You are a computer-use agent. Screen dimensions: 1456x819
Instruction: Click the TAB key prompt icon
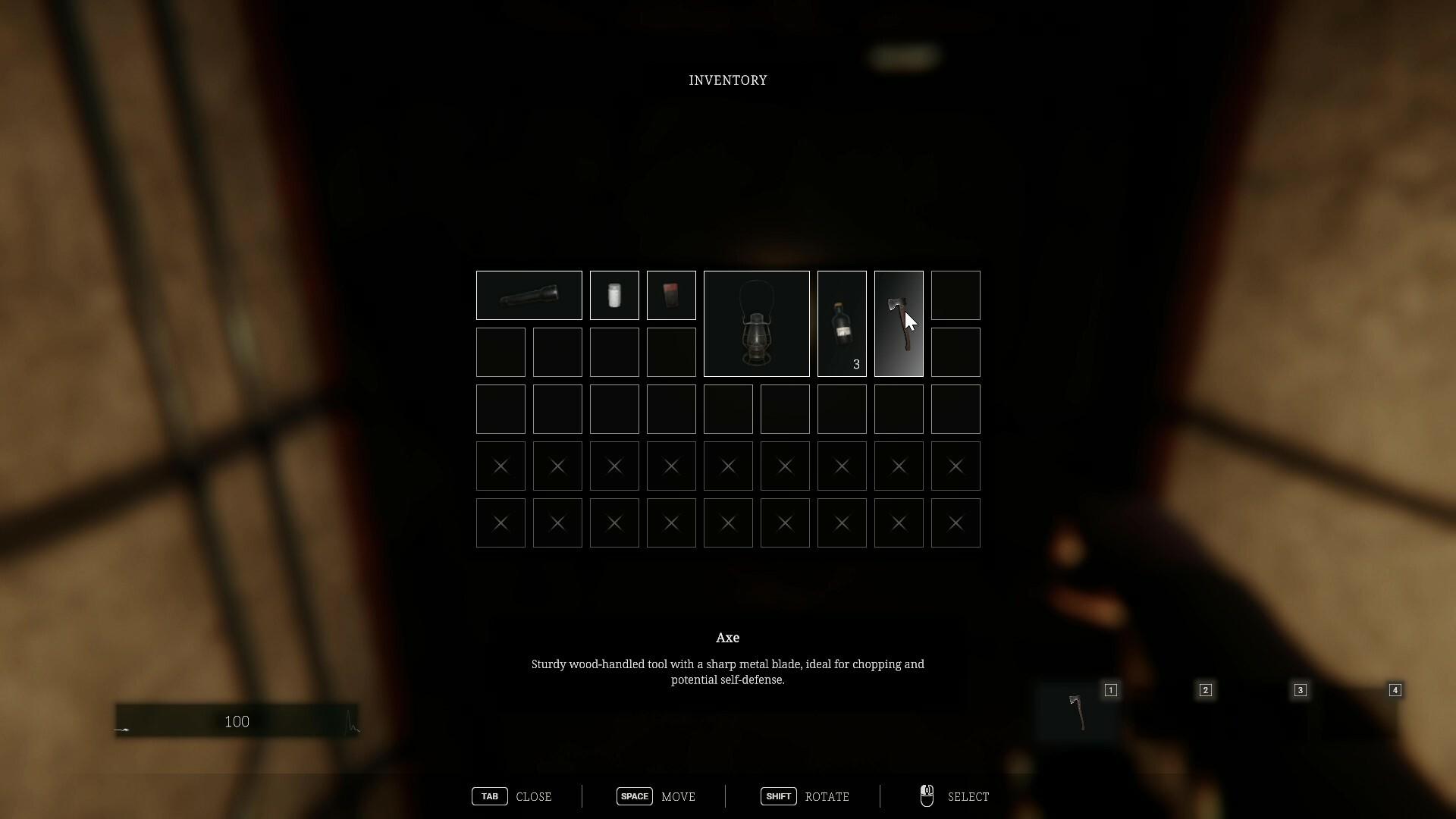pos(488,796)
